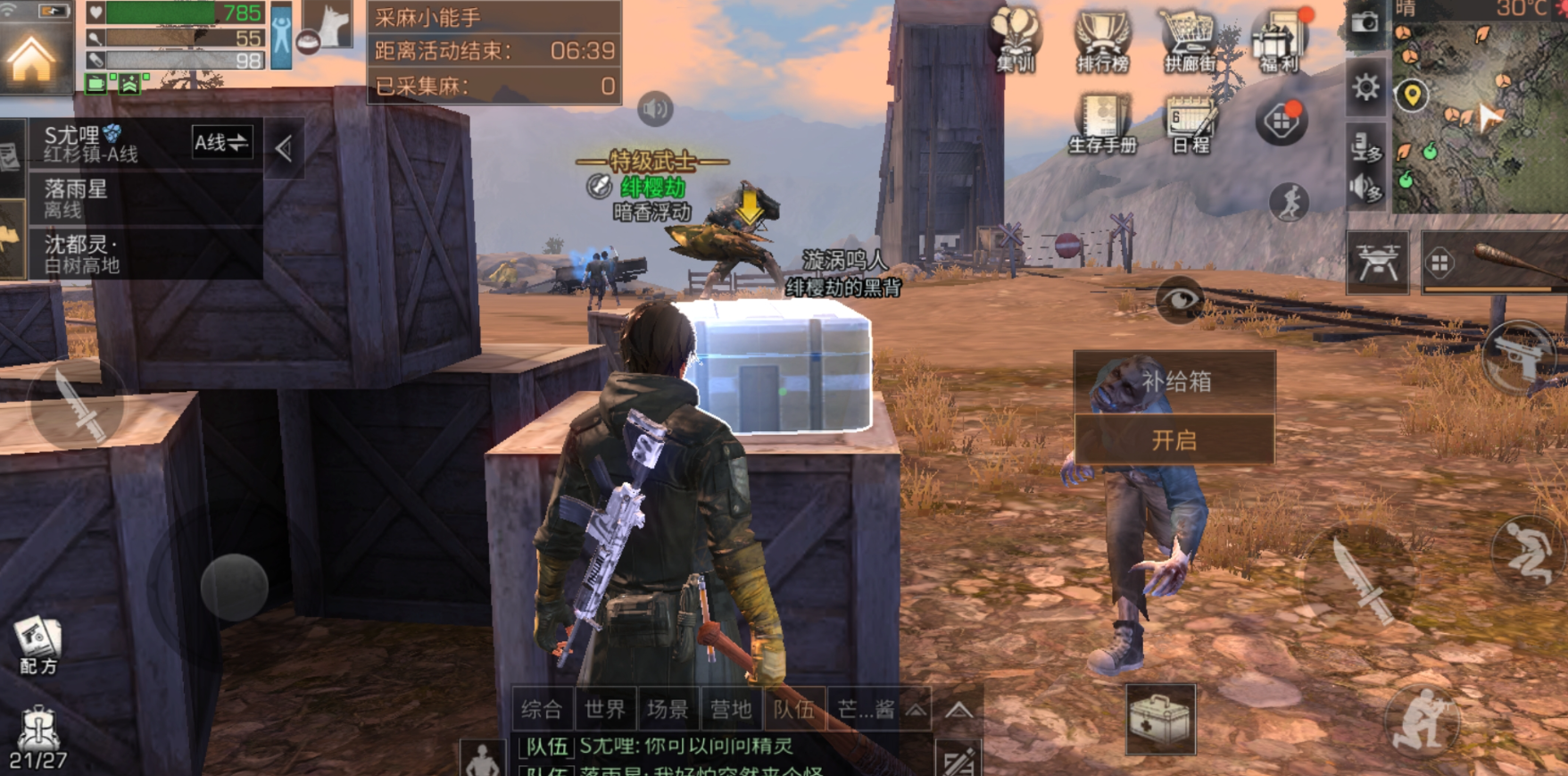Screen dimensions: 1568x776
Task: Switch server line with the A线 button
Action: tap(221, 143)
